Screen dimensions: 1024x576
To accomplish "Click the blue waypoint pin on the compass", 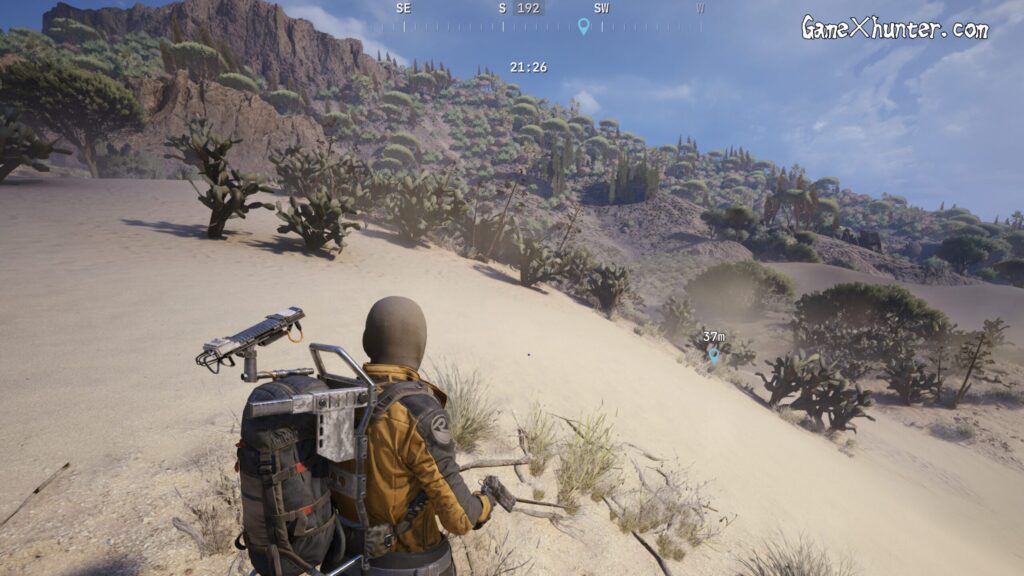I will pos(583,26).
